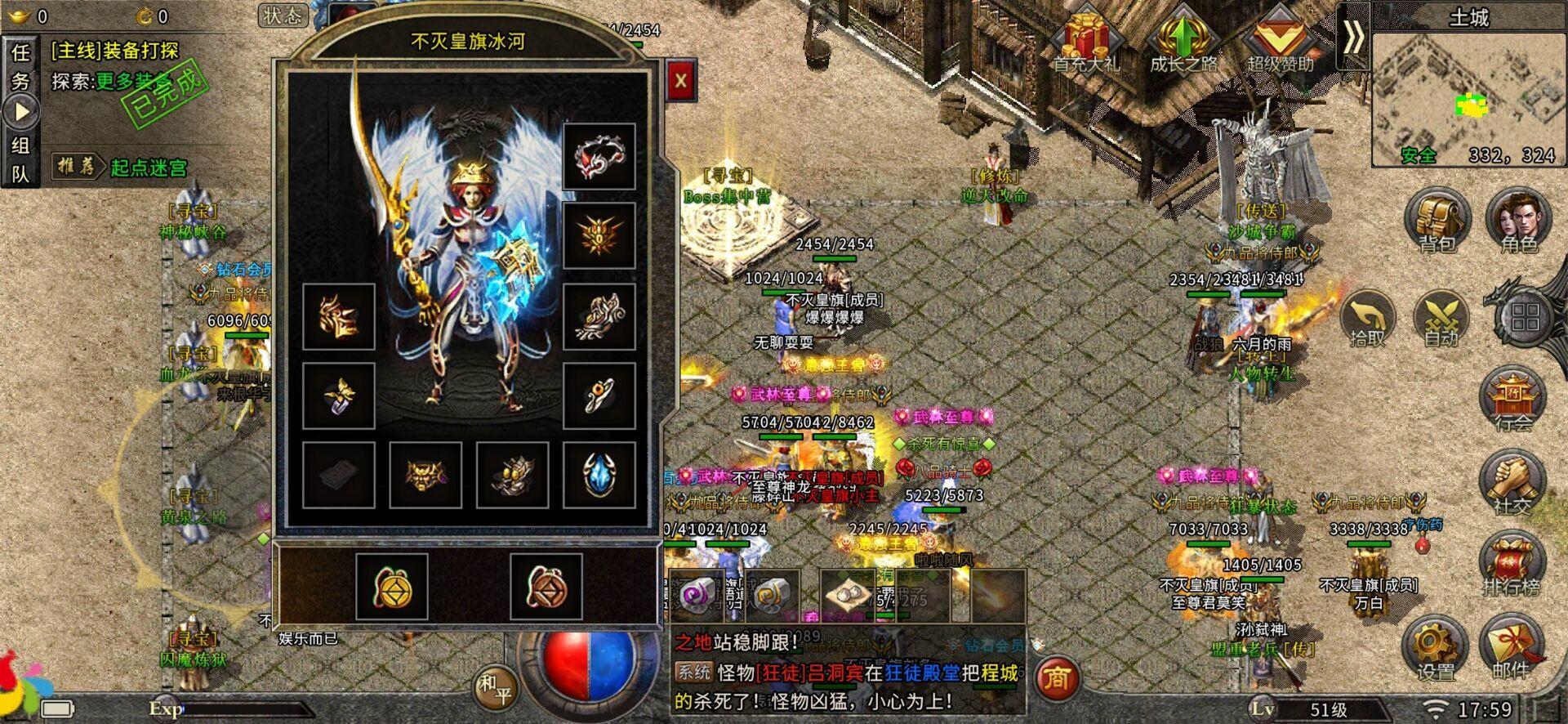Viewport: 1568px width, 724px height.
Task: Collapse the top icon bar with the arrow
Action: (x=1353, y=37)
